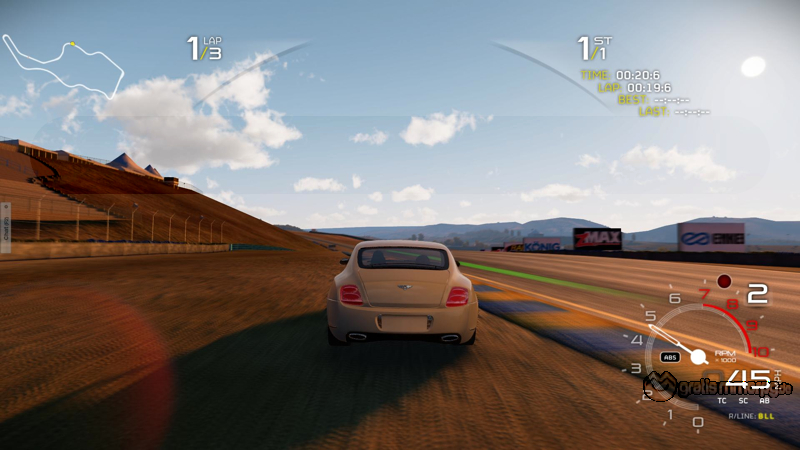Toggle the ABS indicator on the tachometer
Viewport: 800px width, 450px height.
pos(670,357)
